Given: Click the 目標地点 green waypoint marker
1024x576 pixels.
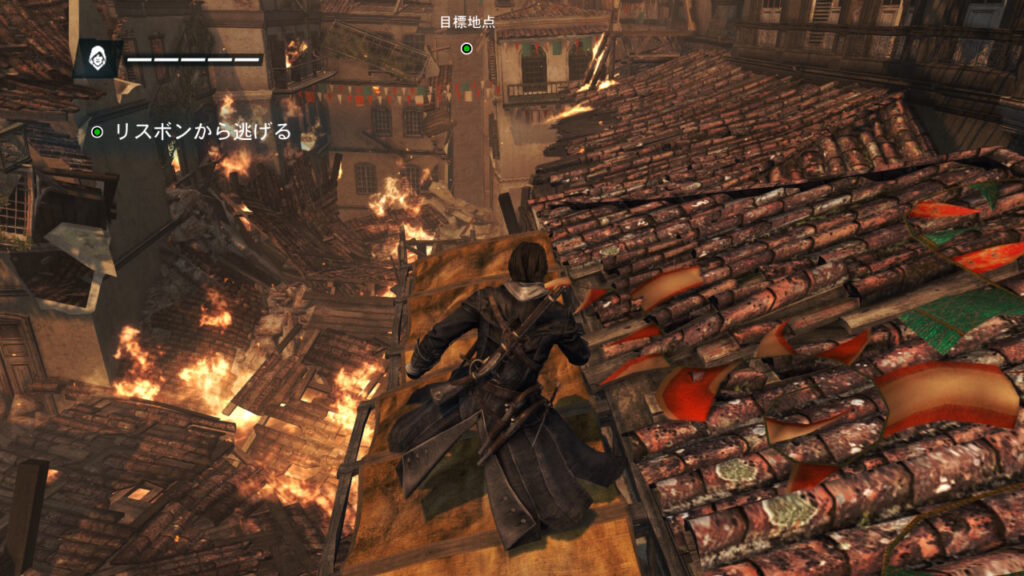Looking at the screenshot, I should coord(466,47).
